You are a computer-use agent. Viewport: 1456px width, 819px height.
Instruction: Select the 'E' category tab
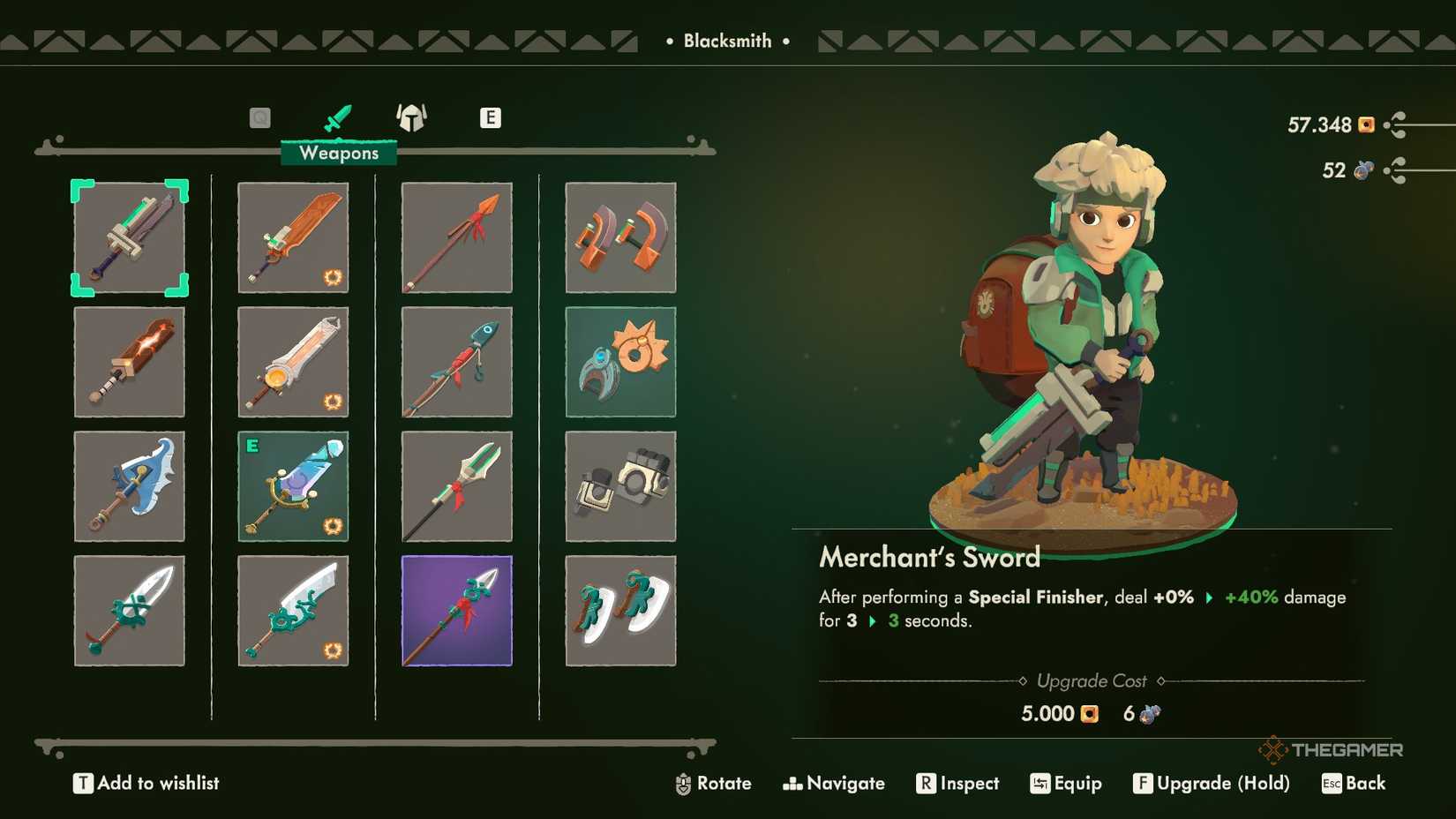coord(491,116)
